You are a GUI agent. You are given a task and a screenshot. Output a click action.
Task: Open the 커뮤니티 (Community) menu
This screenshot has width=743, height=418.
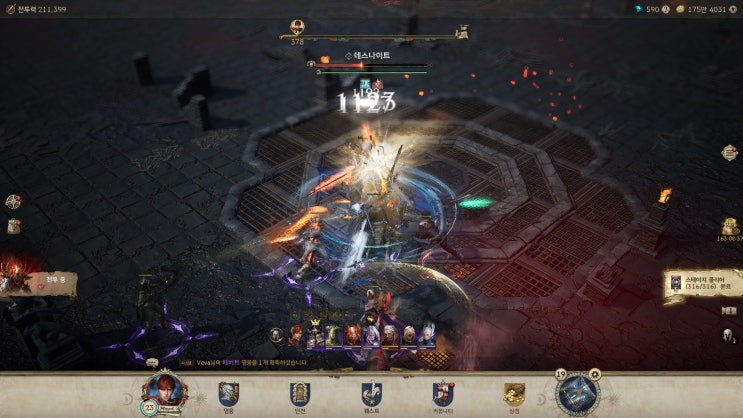tap(443, 395)
